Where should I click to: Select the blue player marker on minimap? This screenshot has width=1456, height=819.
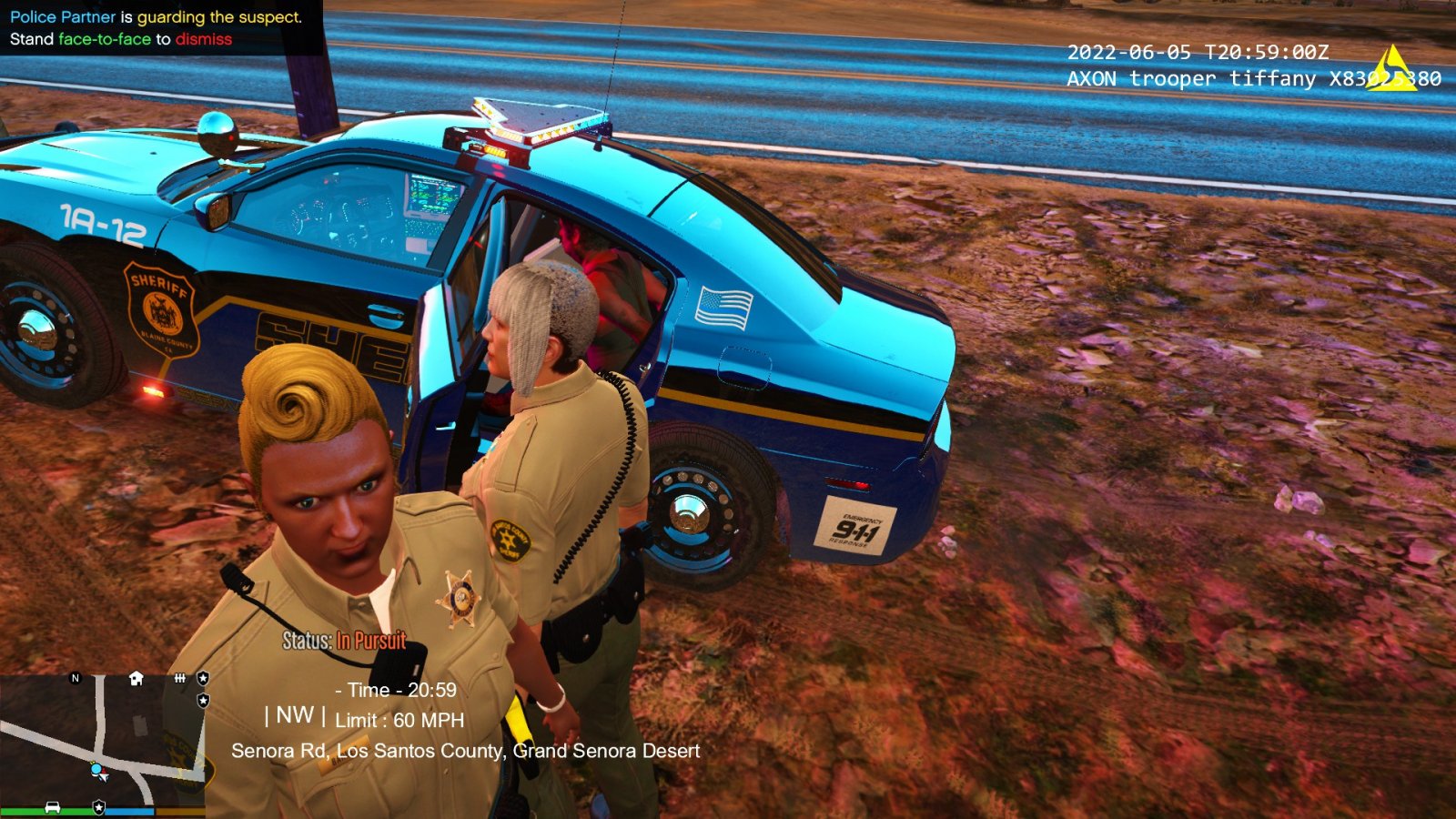96,770
